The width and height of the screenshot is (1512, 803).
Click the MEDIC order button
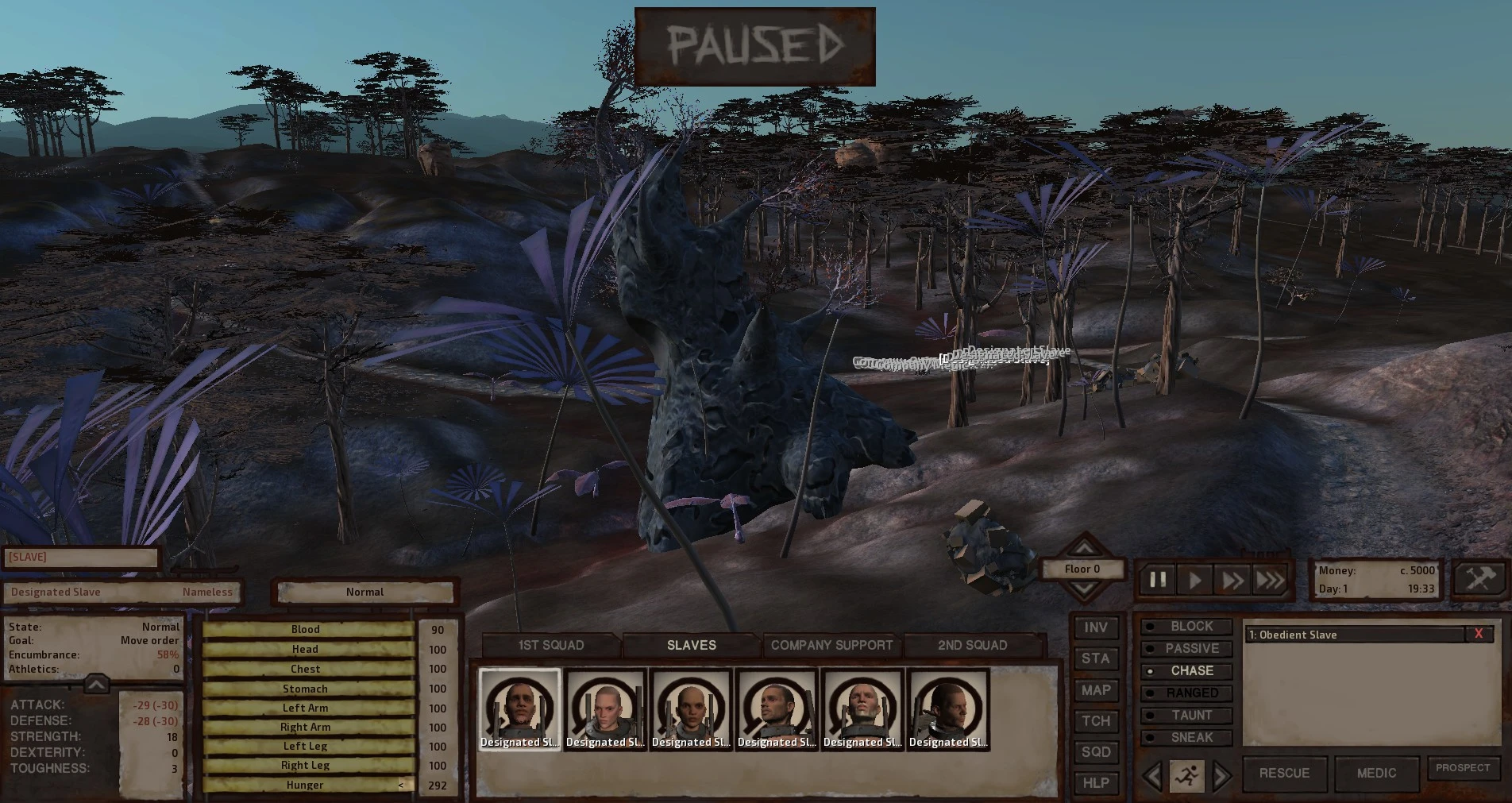(1376, 773)
